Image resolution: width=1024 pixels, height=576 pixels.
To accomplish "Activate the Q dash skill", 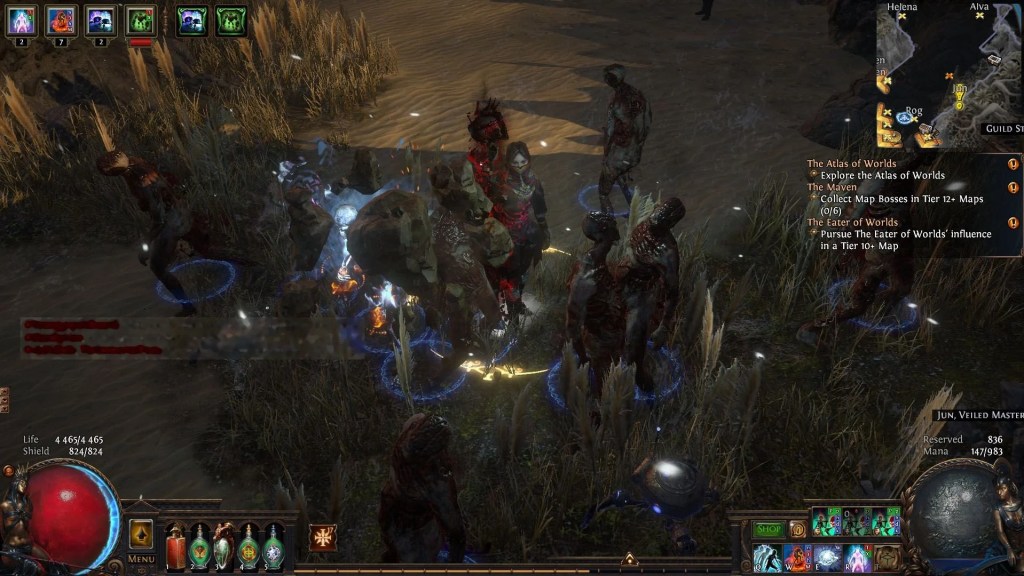I will click(767, 557).
